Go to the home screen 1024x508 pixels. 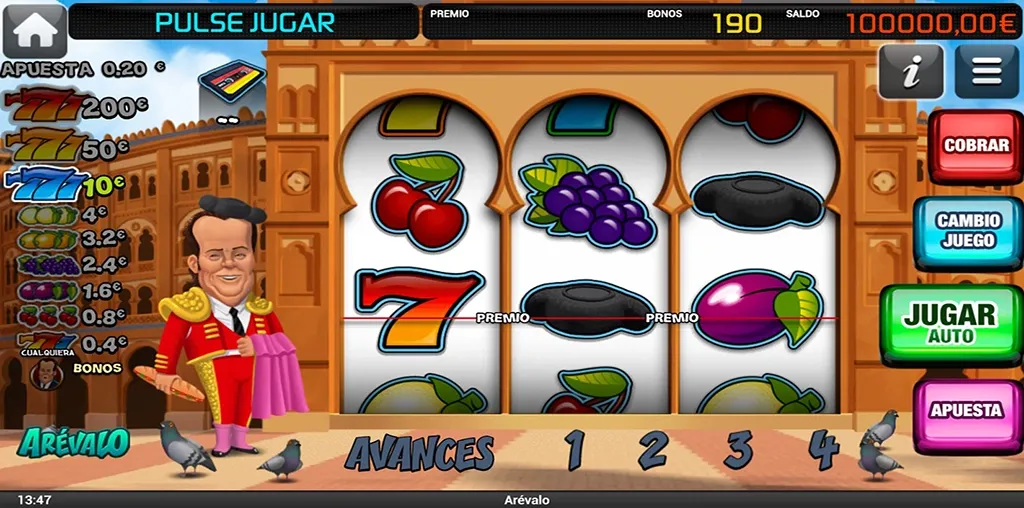pyautogui.click(x=34, y=30)
